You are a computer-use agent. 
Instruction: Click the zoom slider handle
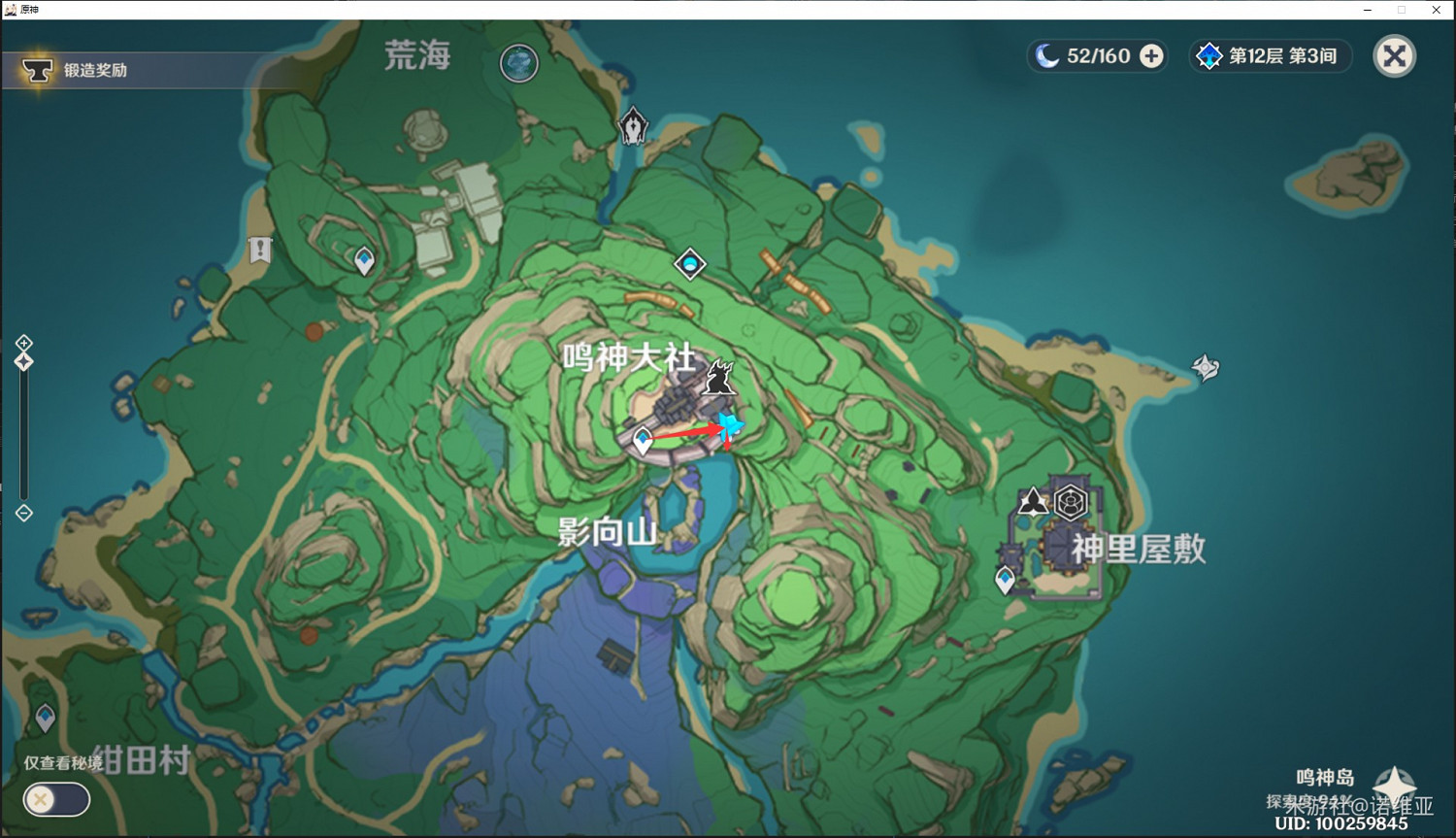tap(23, 360)
